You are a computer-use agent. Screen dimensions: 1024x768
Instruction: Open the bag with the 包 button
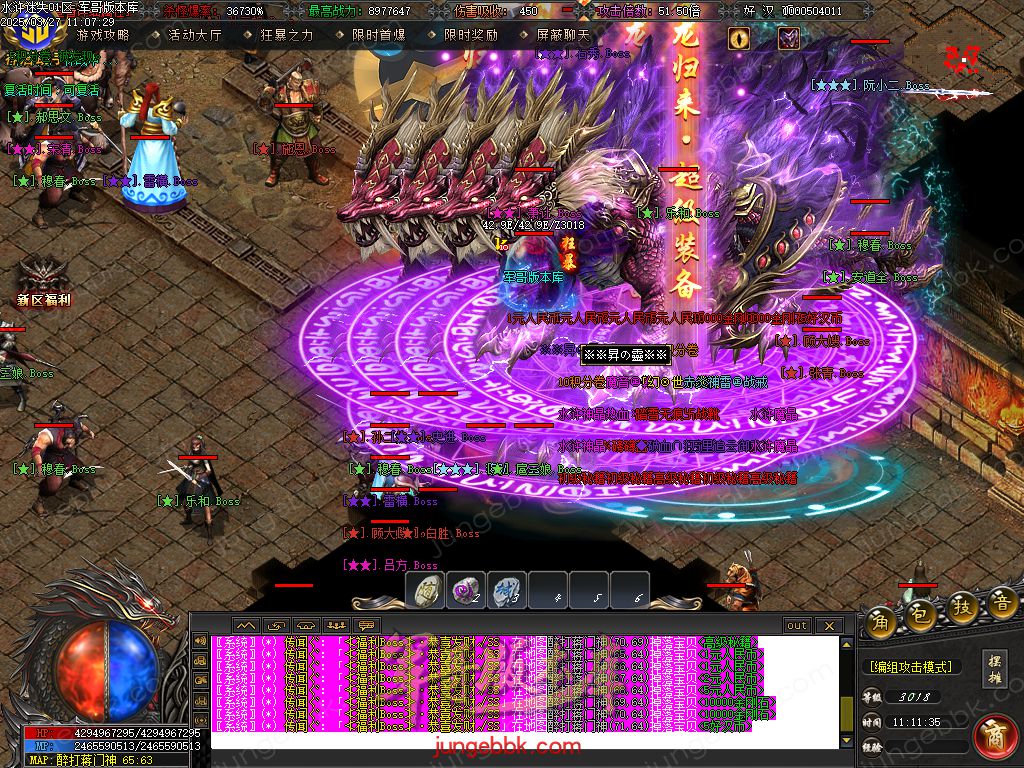tap(921, 616)
